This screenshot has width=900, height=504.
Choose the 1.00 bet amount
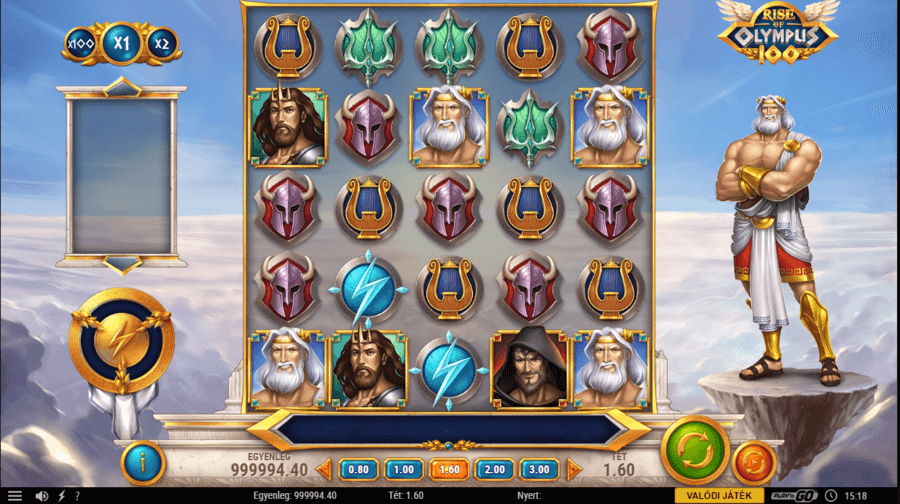click(x=403, y=469)
